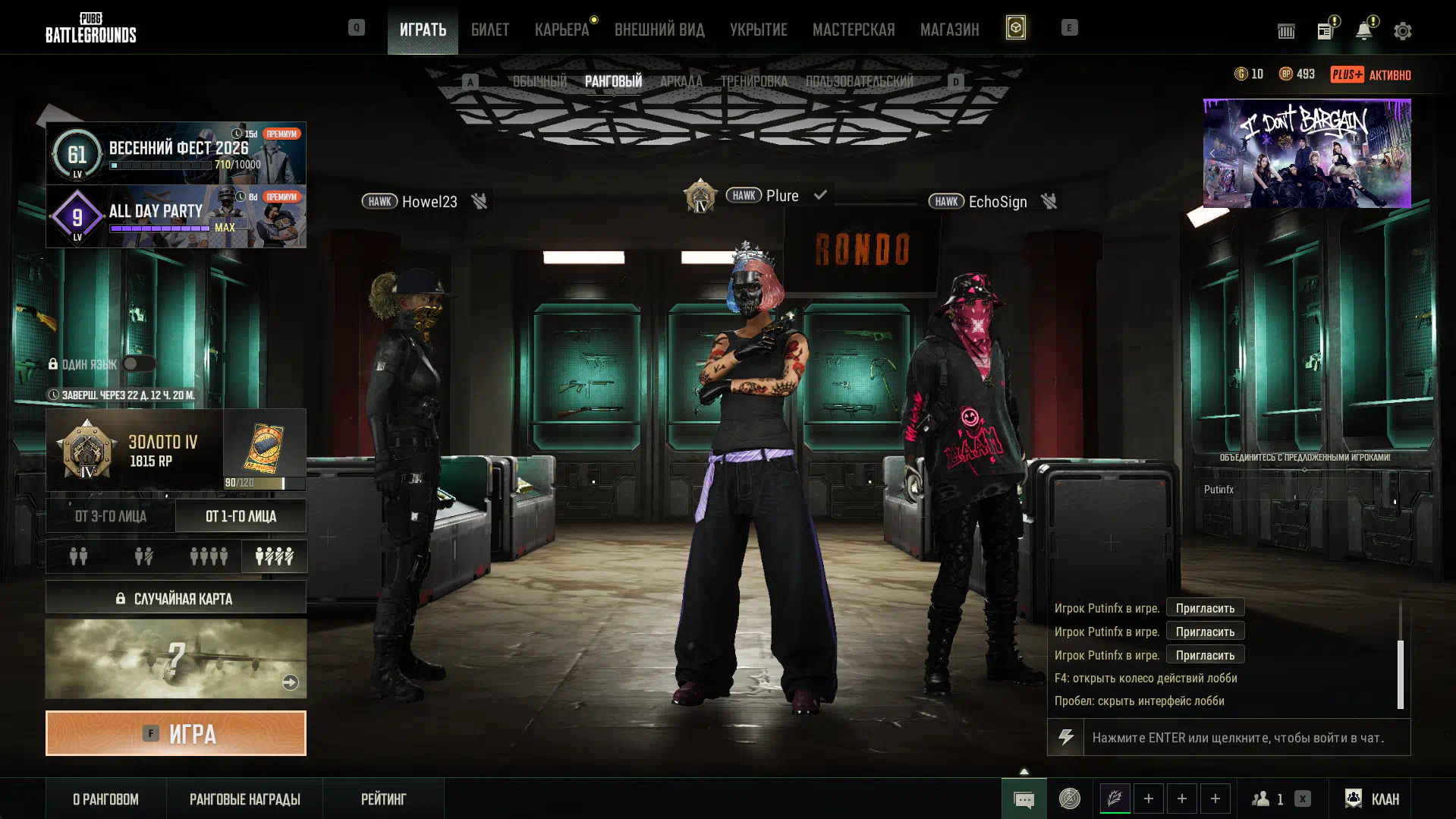Viewport: 1456px width, 819px height.
Task: Open the I Don't Bargain promo banner
Action: [1307, 153]
